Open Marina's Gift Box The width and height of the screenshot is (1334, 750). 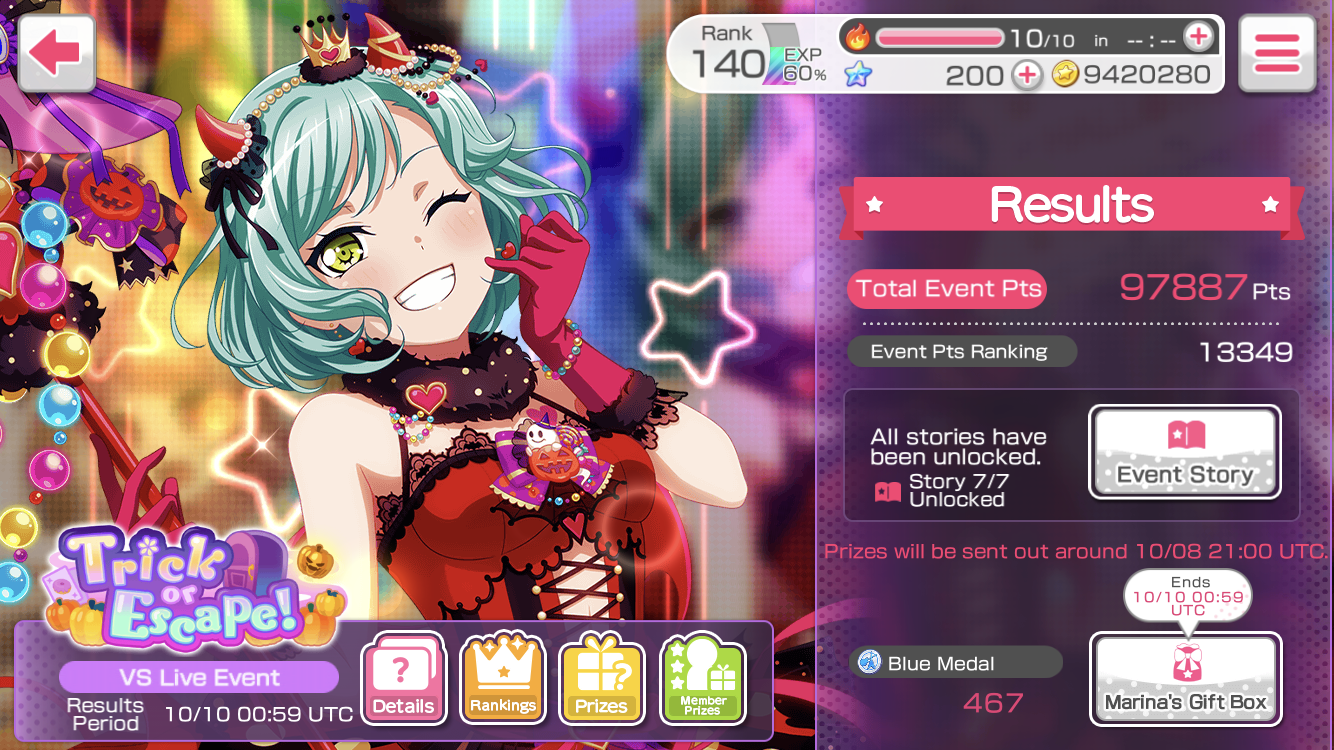coord(1184,678)
